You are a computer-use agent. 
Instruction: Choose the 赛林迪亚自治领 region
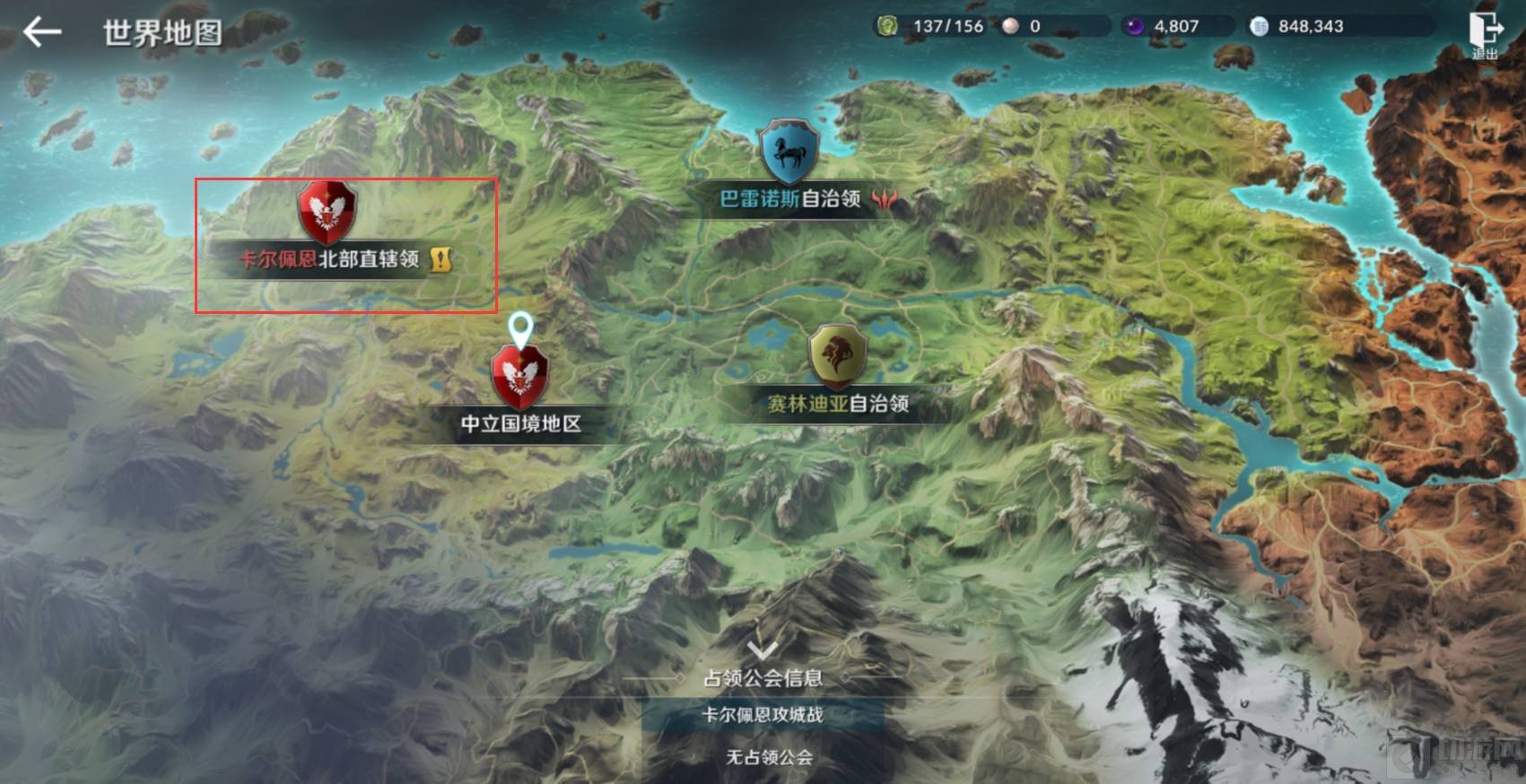coord(837,357)
